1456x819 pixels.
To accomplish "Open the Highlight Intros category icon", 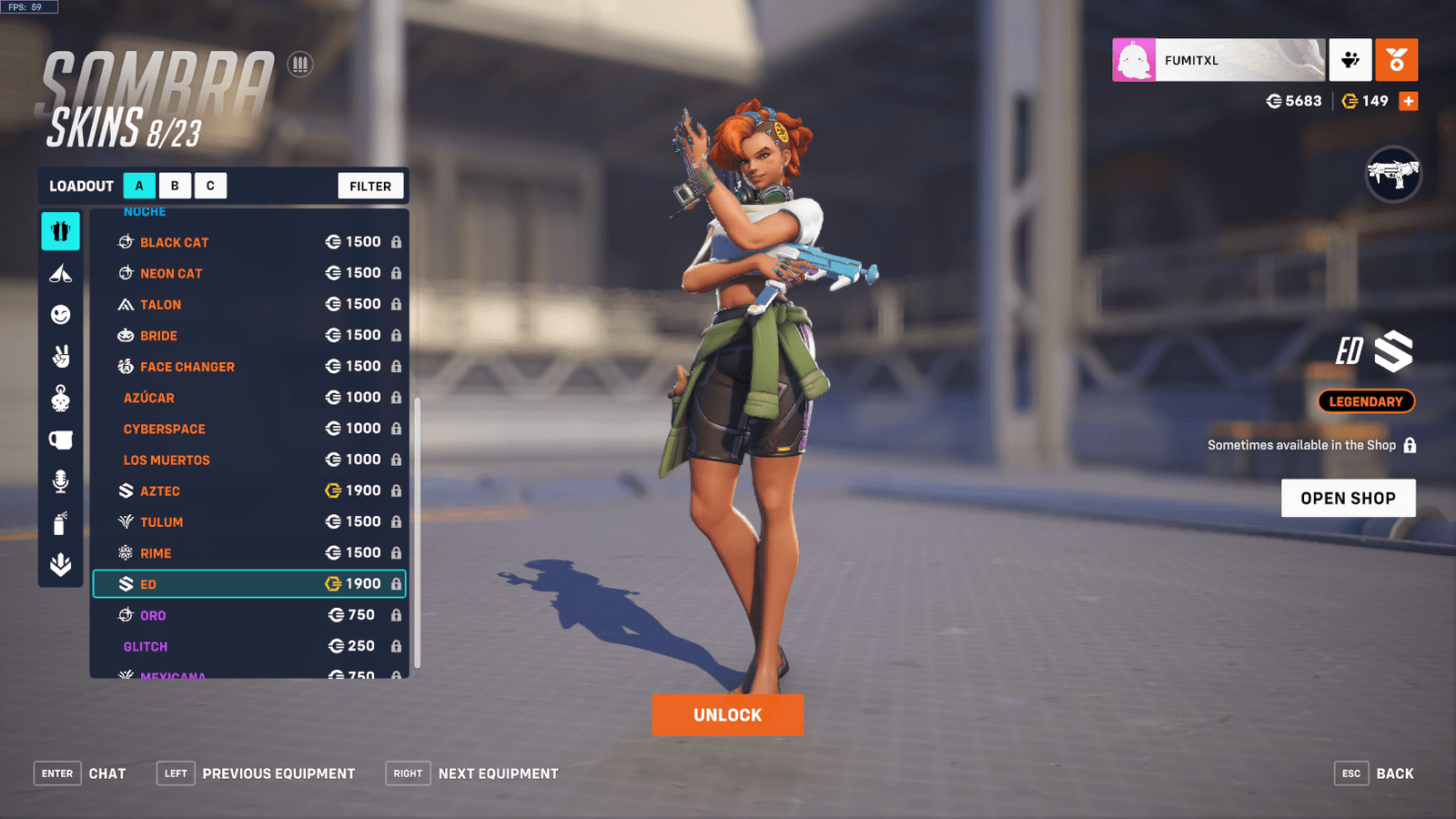I will point(60,272).
